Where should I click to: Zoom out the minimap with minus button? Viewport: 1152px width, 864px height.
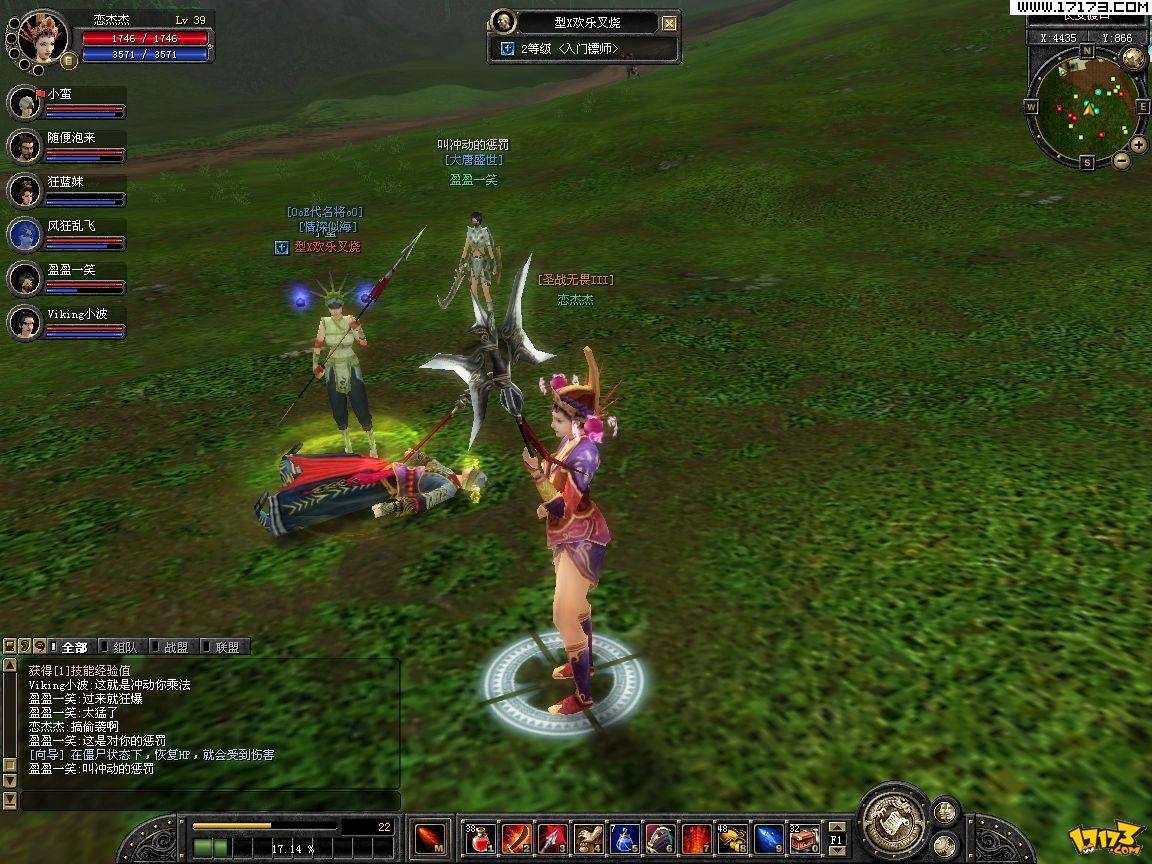pos(1122,160)
